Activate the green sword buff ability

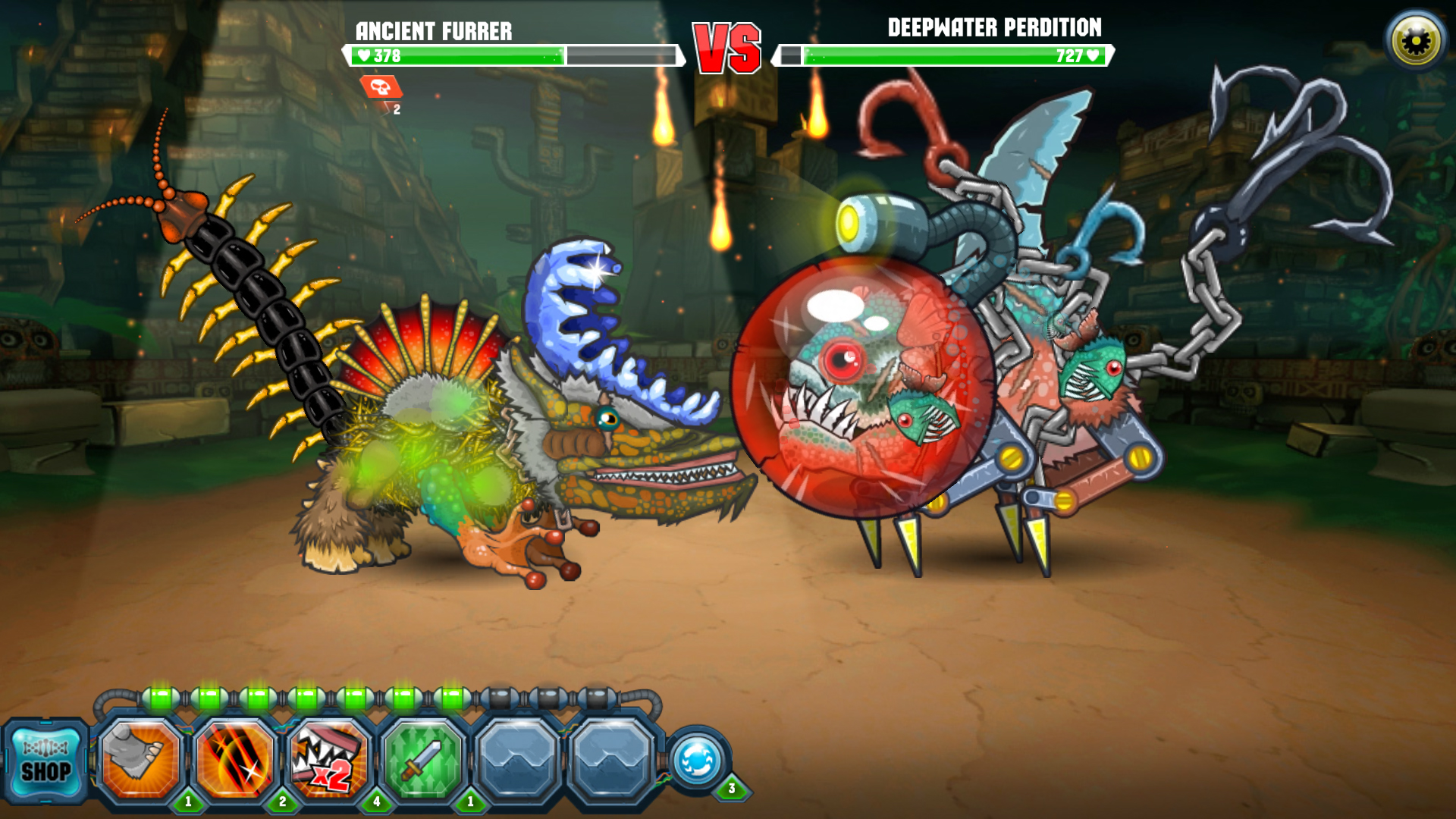pos(422,760)
